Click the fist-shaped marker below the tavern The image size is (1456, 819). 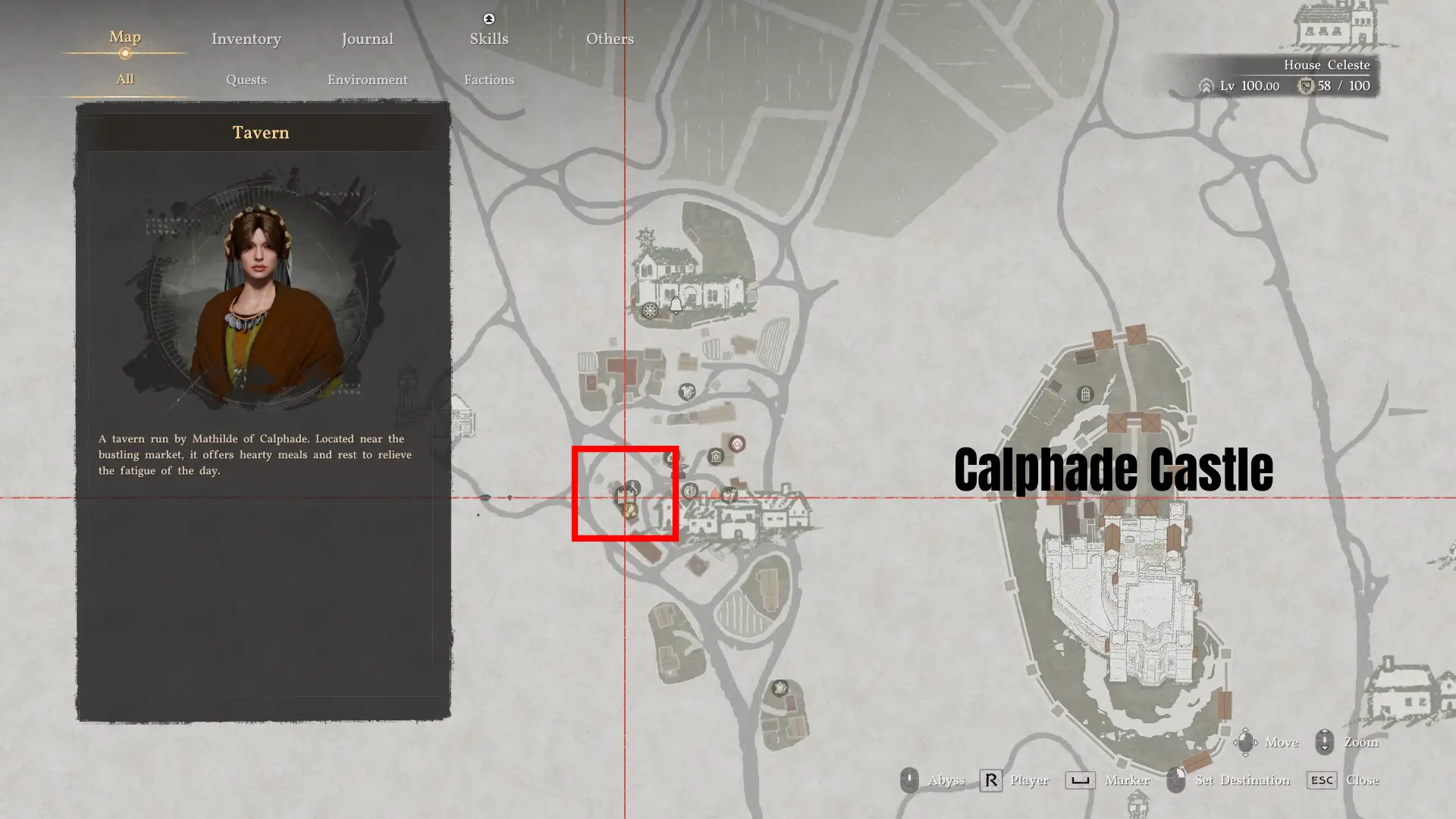pyautogui.click(x=630, y=512)
